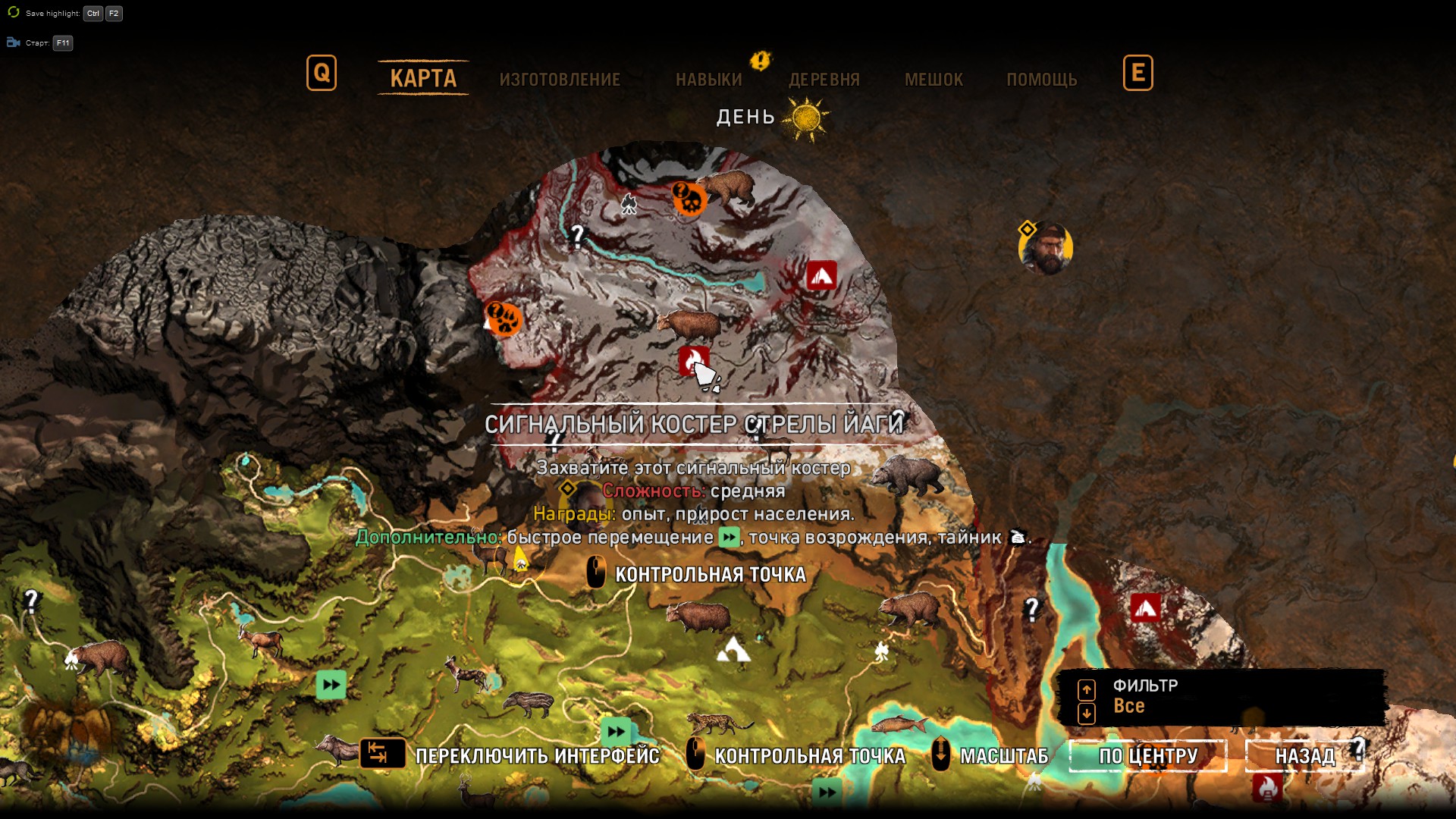Image resolution: width=1456 pixels, height=819 pixels.
Task: Pick the red outpost marker in the southeast
Action: (1145, 607)
